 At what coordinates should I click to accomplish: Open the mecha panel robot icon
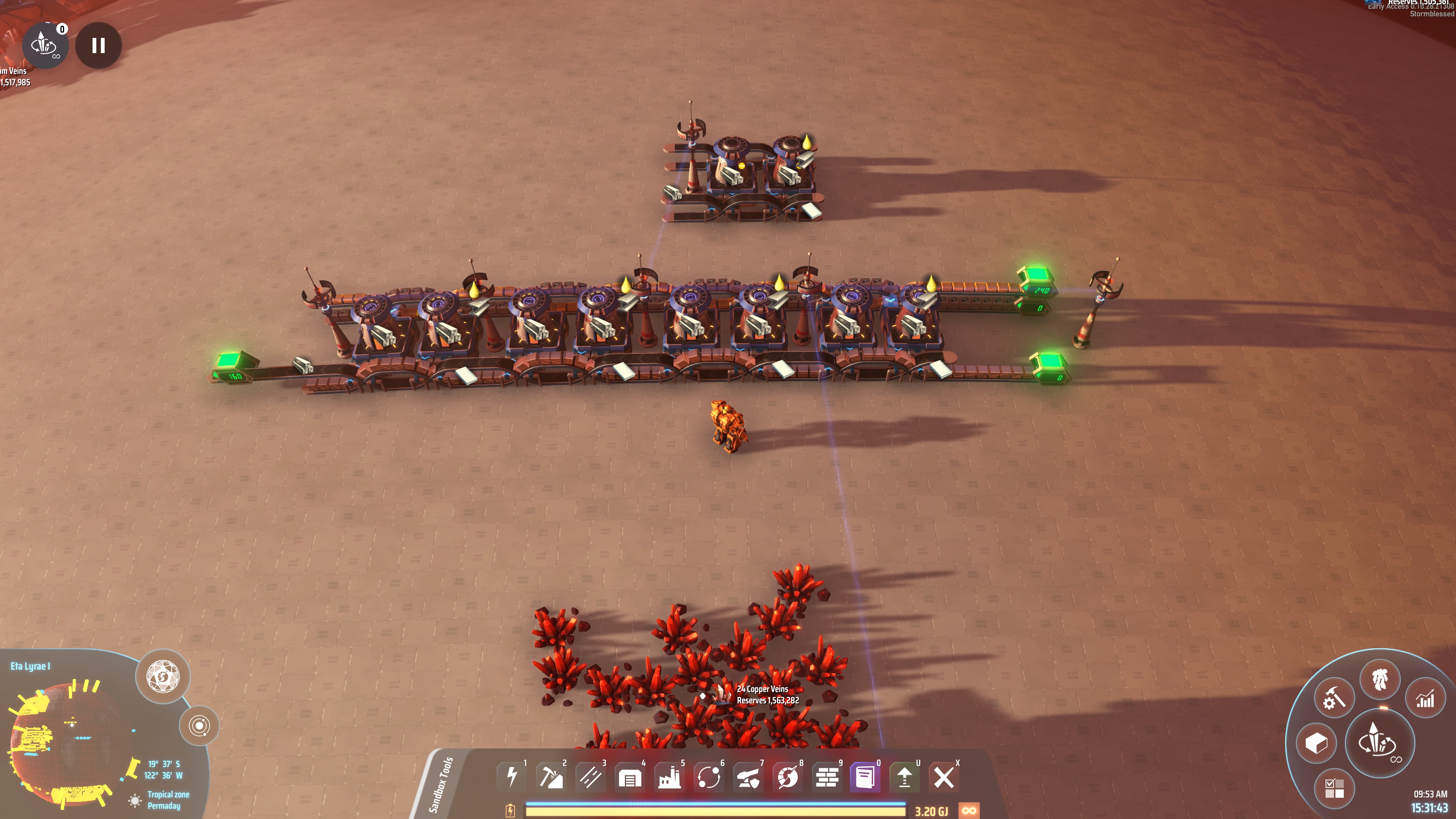1380,679
